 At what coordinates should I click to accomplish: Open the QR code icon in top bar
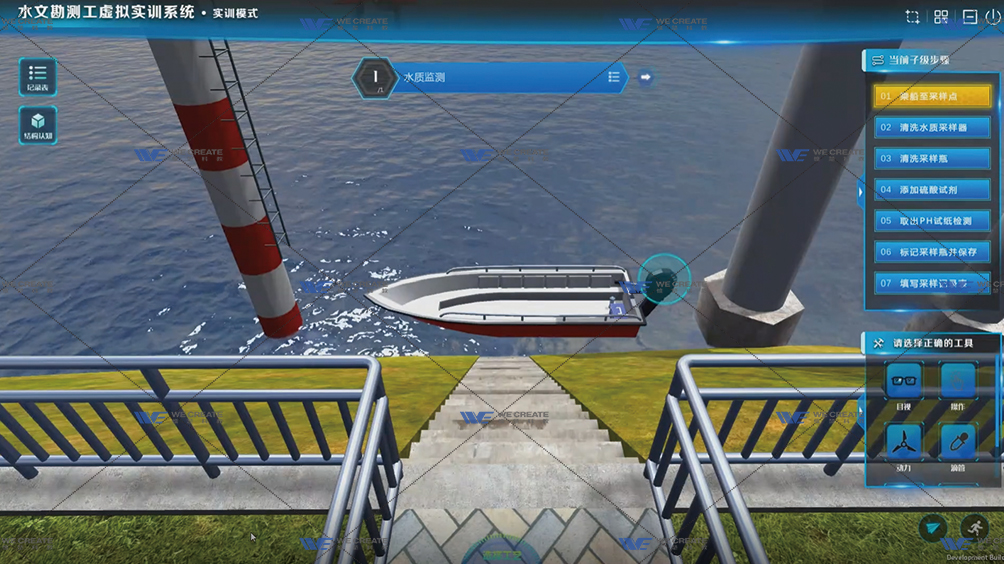[x=941, y=17]
